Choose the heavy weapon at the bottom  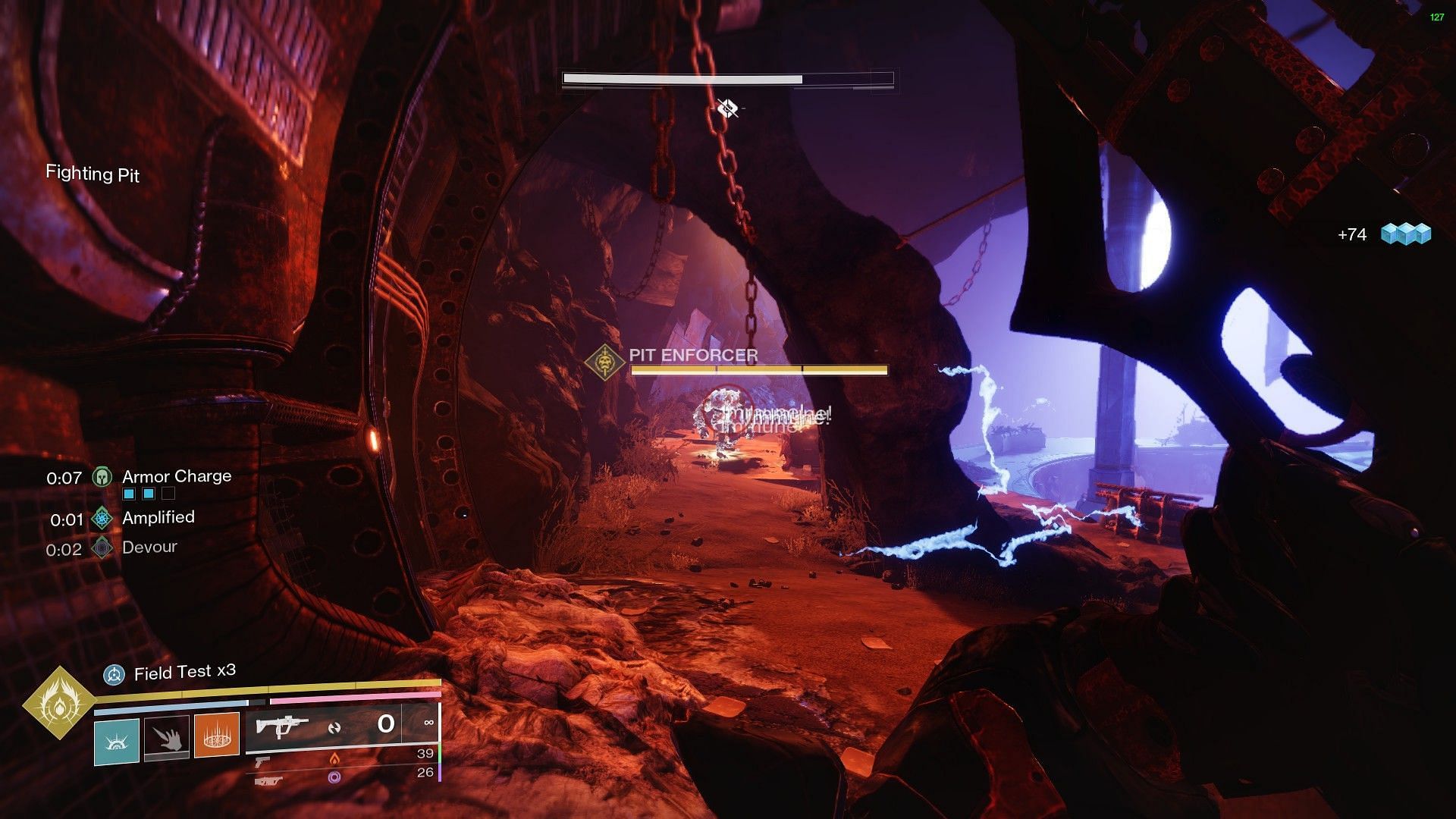click(x=268, y=780)
